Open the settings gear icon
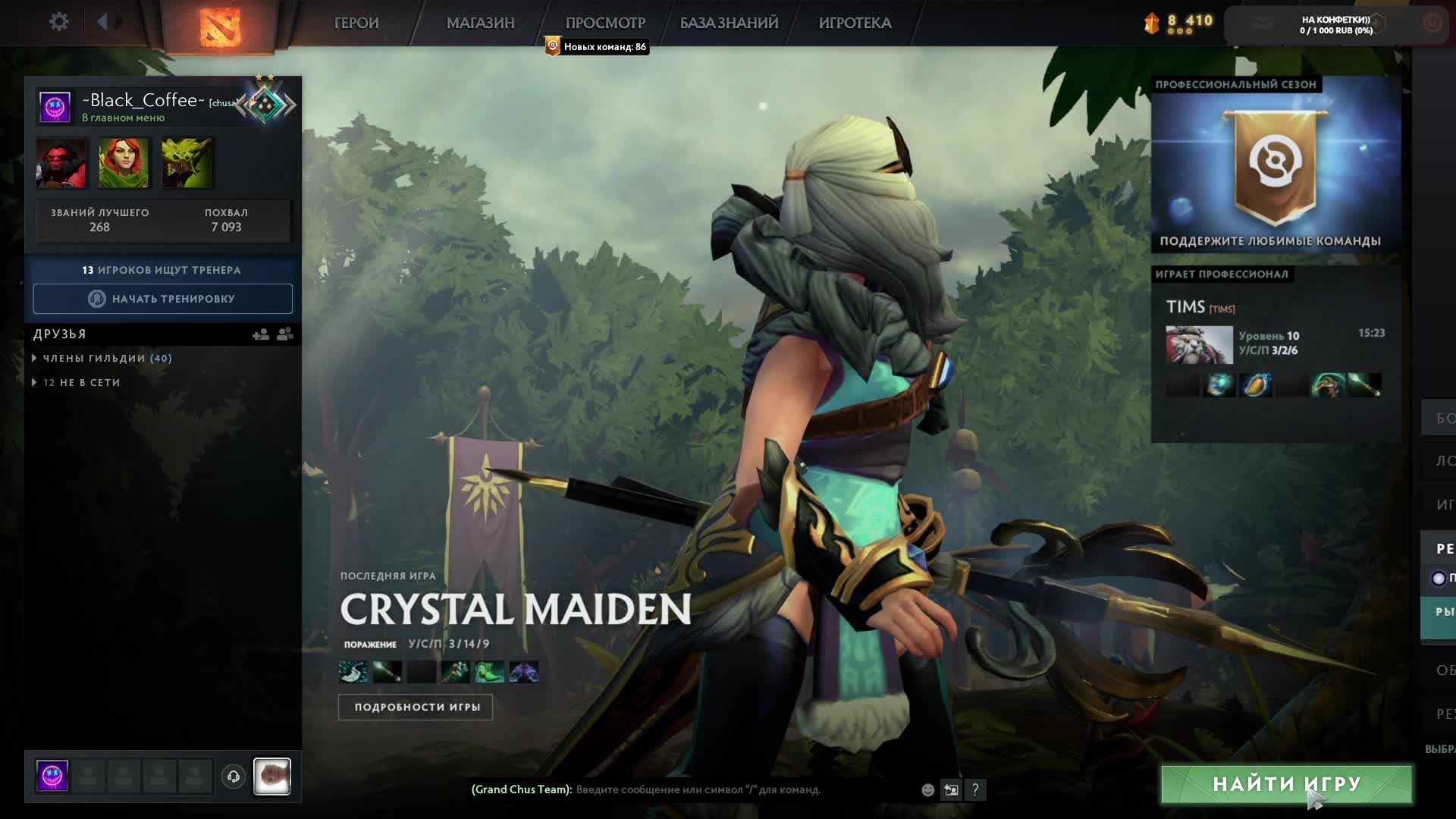 [58, 22]
